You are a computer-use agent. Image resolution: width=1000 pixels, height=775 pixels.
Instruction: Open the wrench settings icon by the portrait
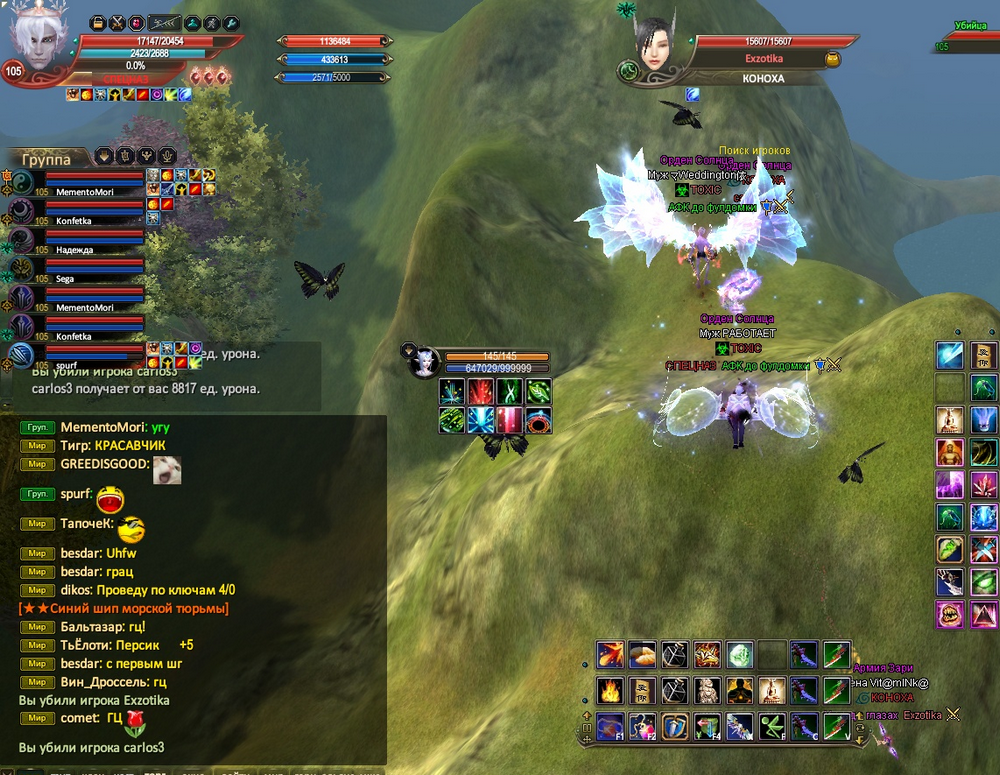coord(231,22)
